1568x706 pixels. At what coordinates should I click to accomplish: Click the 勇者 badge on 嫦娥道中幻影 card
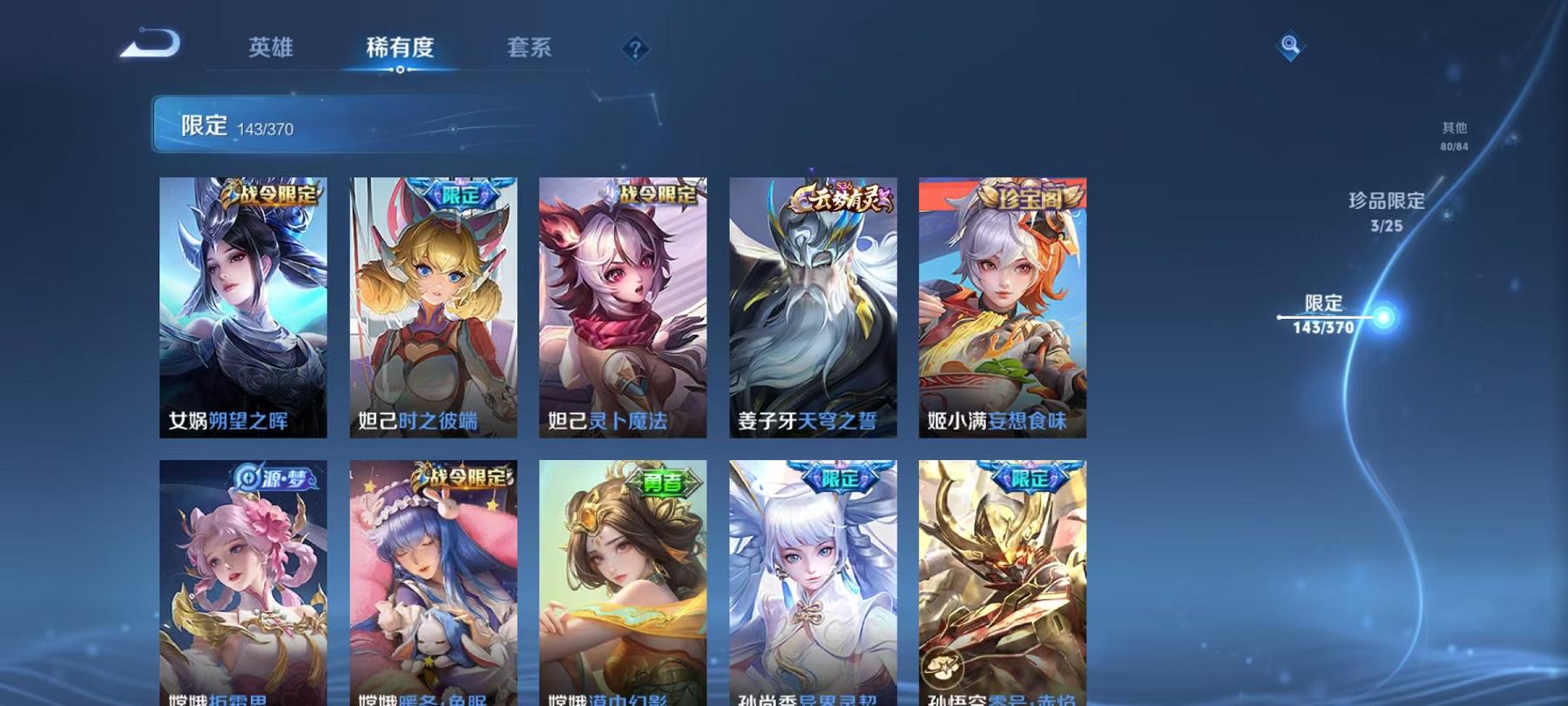[x=663, y=480]
